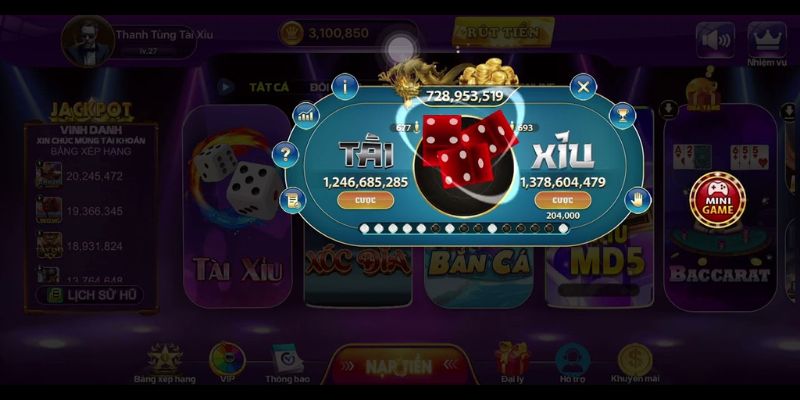Open the notes history scroll icon
800x400 pixels.
coord(292,198)
